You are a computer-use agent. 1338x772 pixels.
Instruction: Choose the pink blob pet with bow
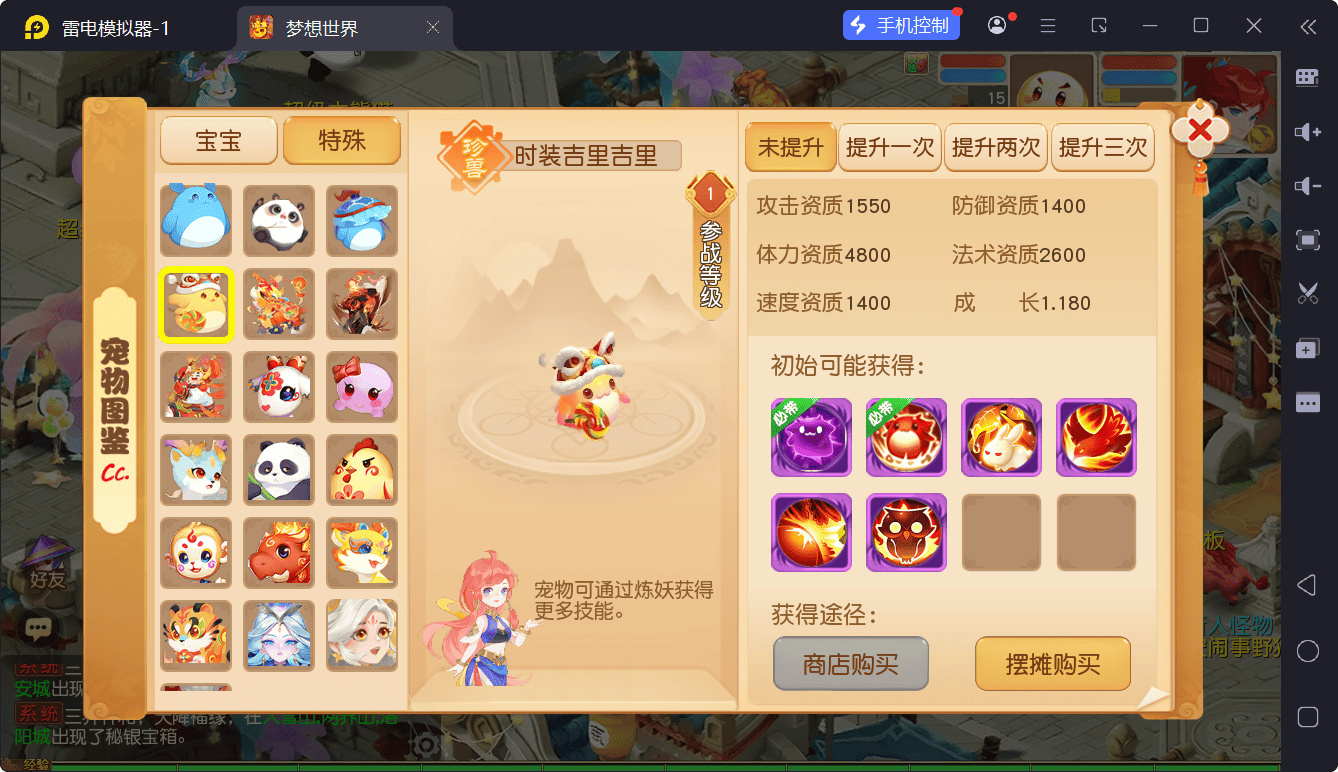tap(362, 387)
